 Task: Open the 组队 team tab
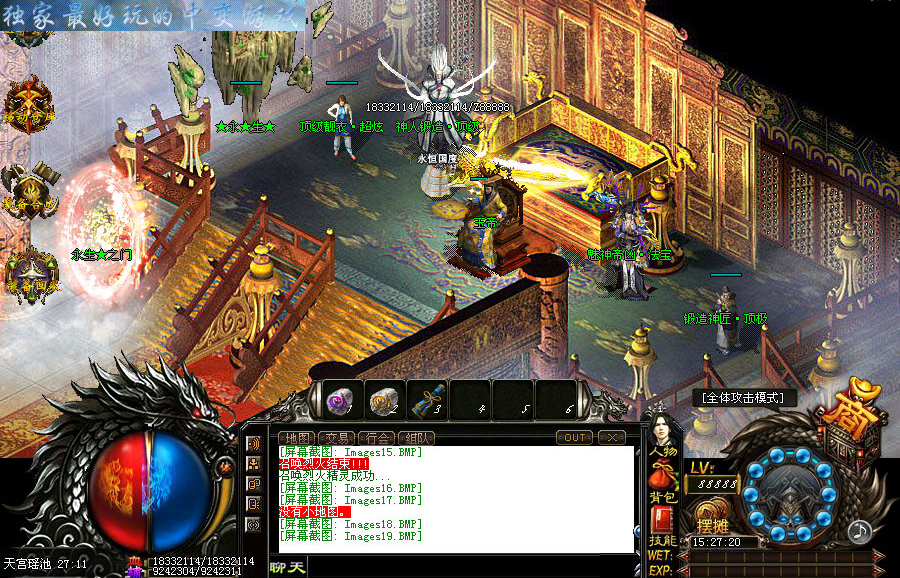click(415, 438)
